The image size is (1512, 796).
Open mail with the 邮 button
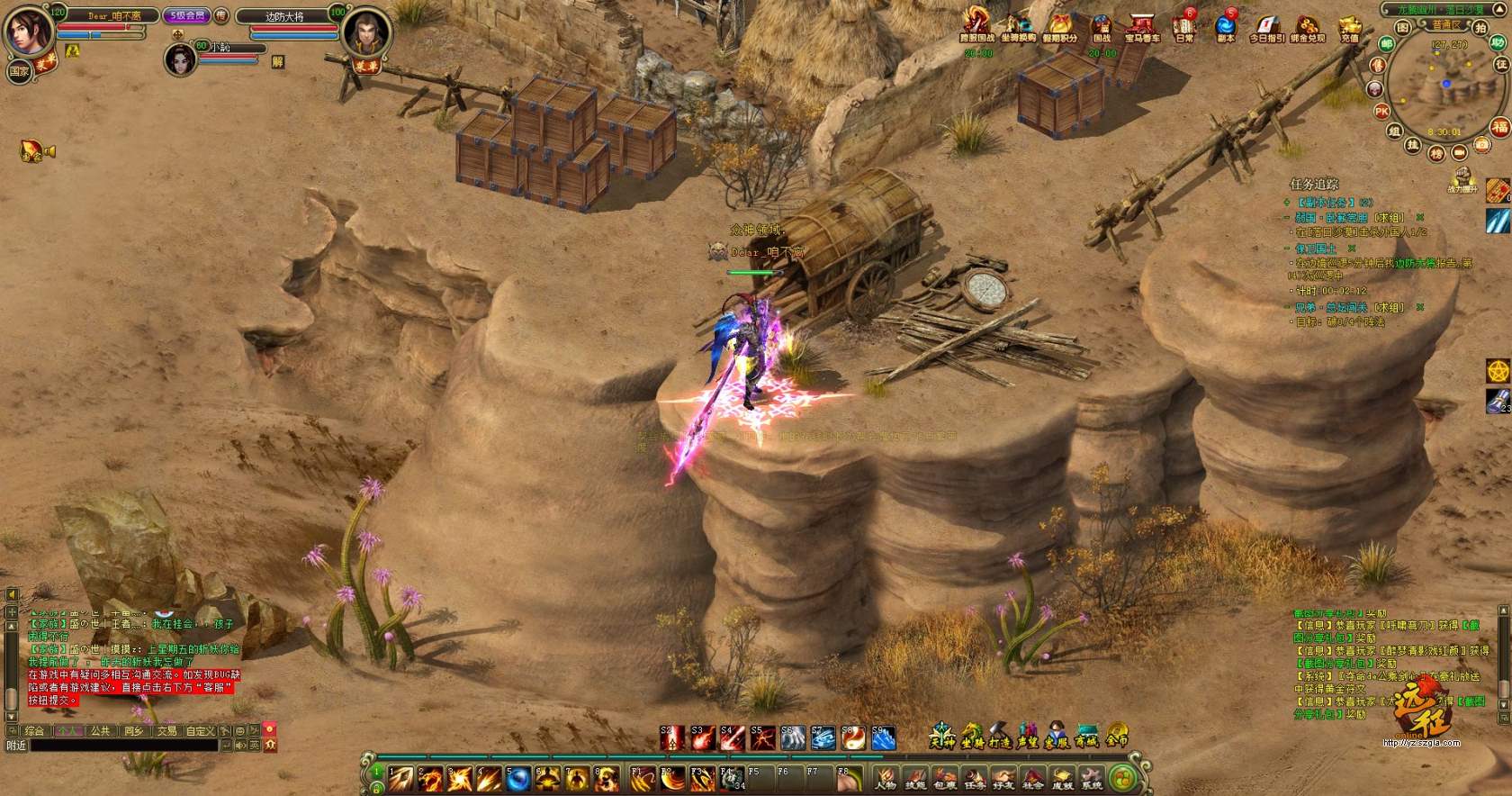click(x=1387, y=43)
